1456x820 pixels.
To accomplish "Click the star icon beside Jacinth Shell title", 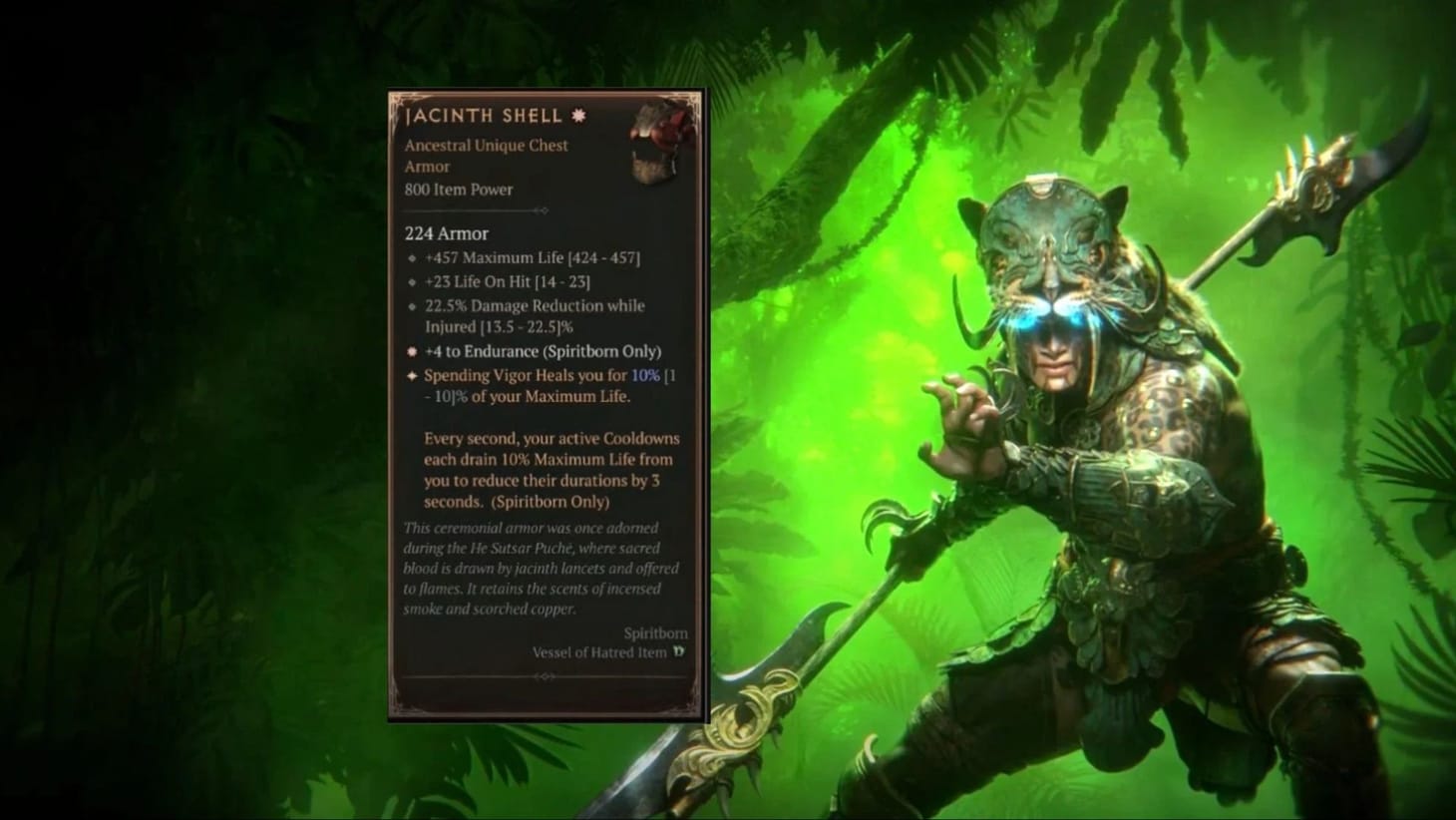I will coord(576,116).
